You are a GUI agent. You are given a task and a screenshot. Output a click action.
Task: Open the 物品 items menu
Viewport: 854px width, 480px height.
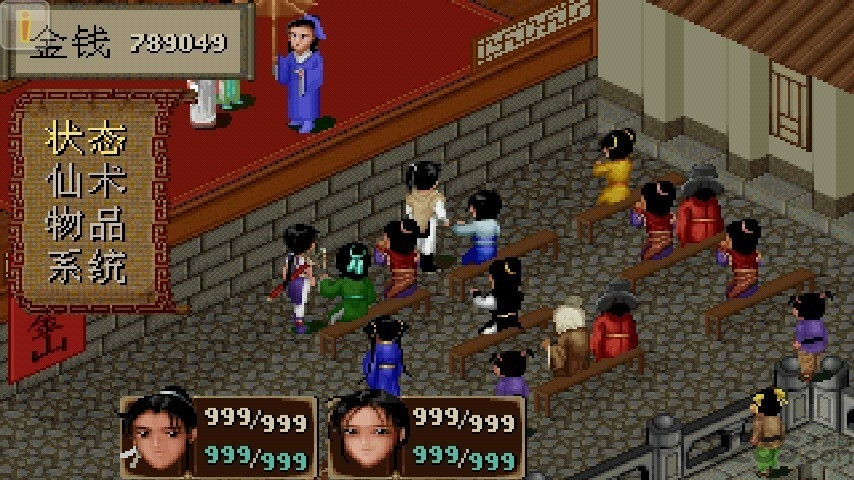[85, 225]
